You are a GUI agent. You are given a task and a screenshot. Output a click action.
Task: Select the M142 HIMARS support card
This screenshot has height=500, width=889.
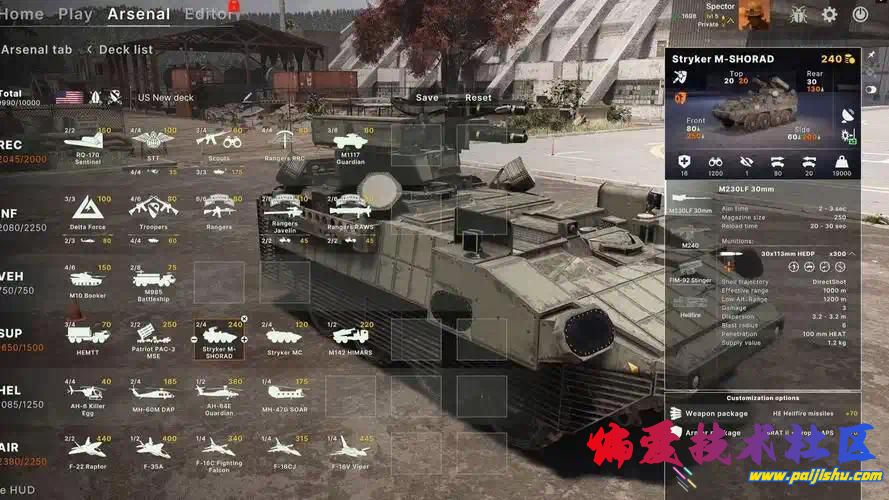pyautogui.click(x=349, y=338)
